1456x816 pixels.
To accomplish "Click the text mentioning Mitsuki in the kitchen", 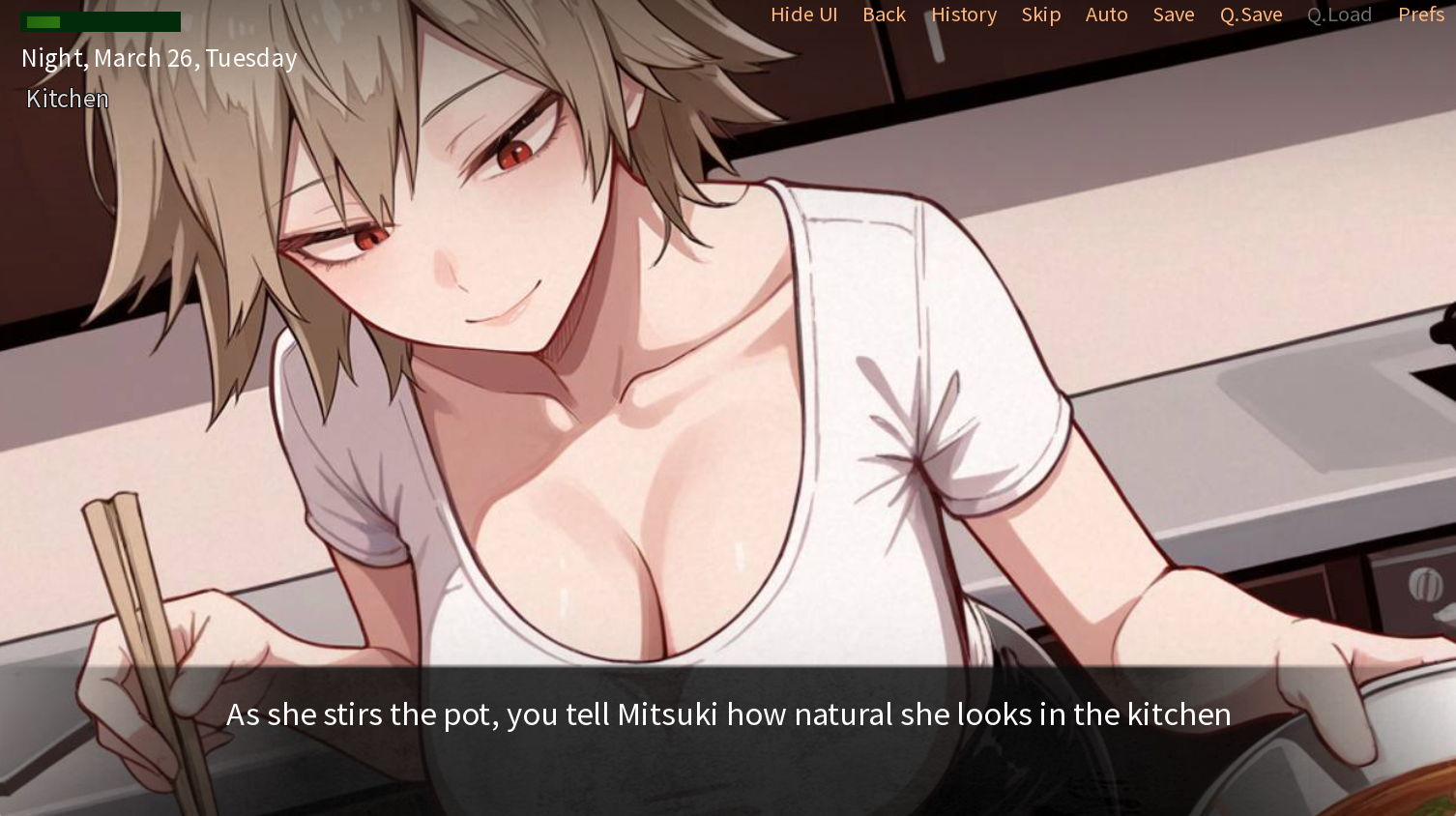I will pos(728,714).
